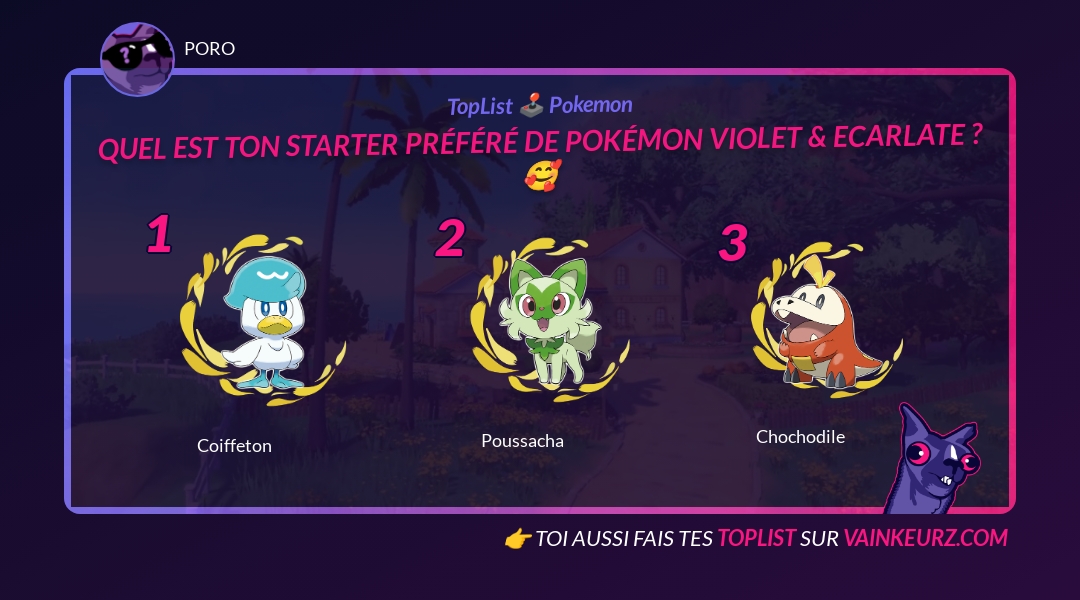
Task: Visit the VAINKEURZ.COM link
Action: click(x=925, y=538)
